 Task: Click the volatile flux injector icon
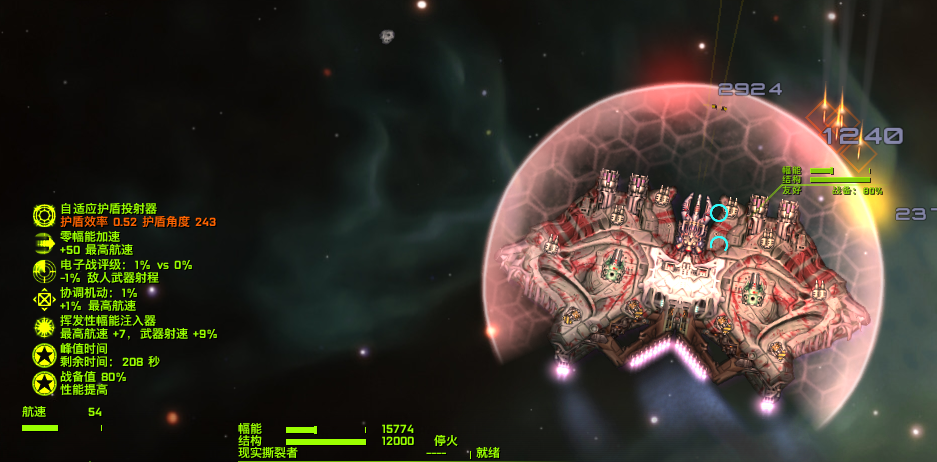[x=44, y=327]
